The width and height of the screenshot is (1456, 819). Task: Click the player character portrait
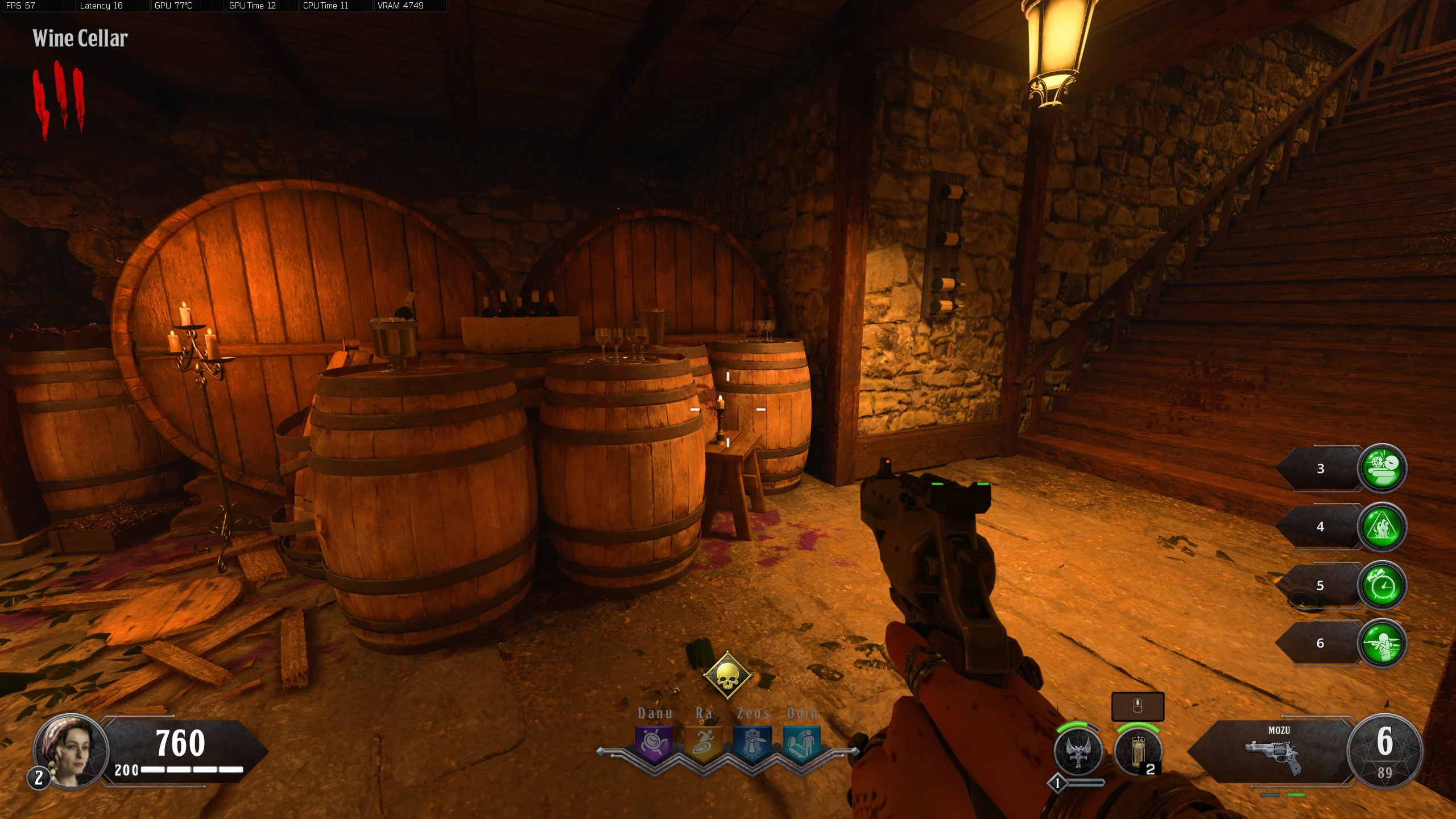72,751
